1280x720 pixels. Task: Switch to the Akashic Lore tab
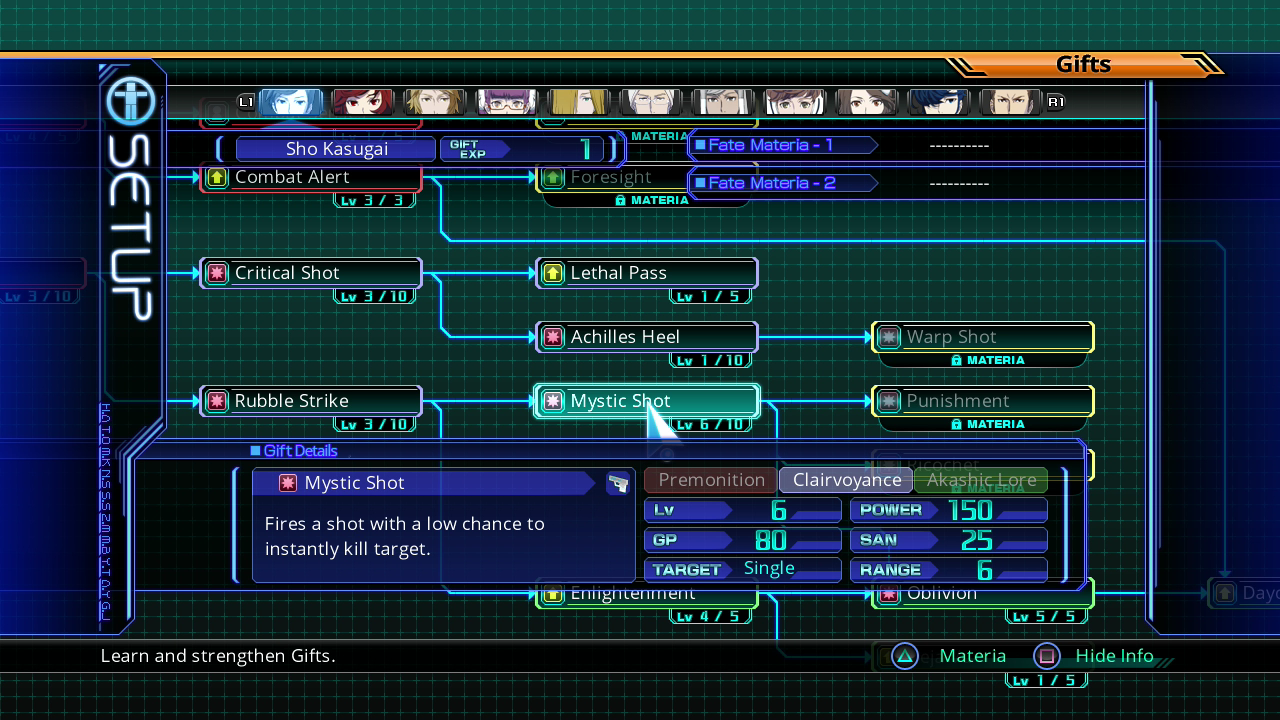[x=981, y=480]
